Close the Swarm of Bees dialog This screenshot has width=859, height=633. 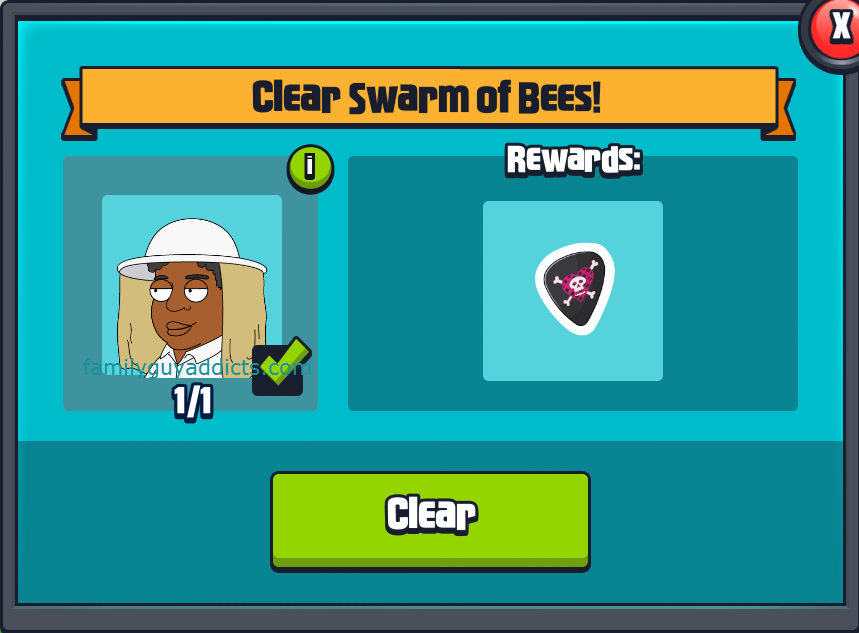(836, 27)
